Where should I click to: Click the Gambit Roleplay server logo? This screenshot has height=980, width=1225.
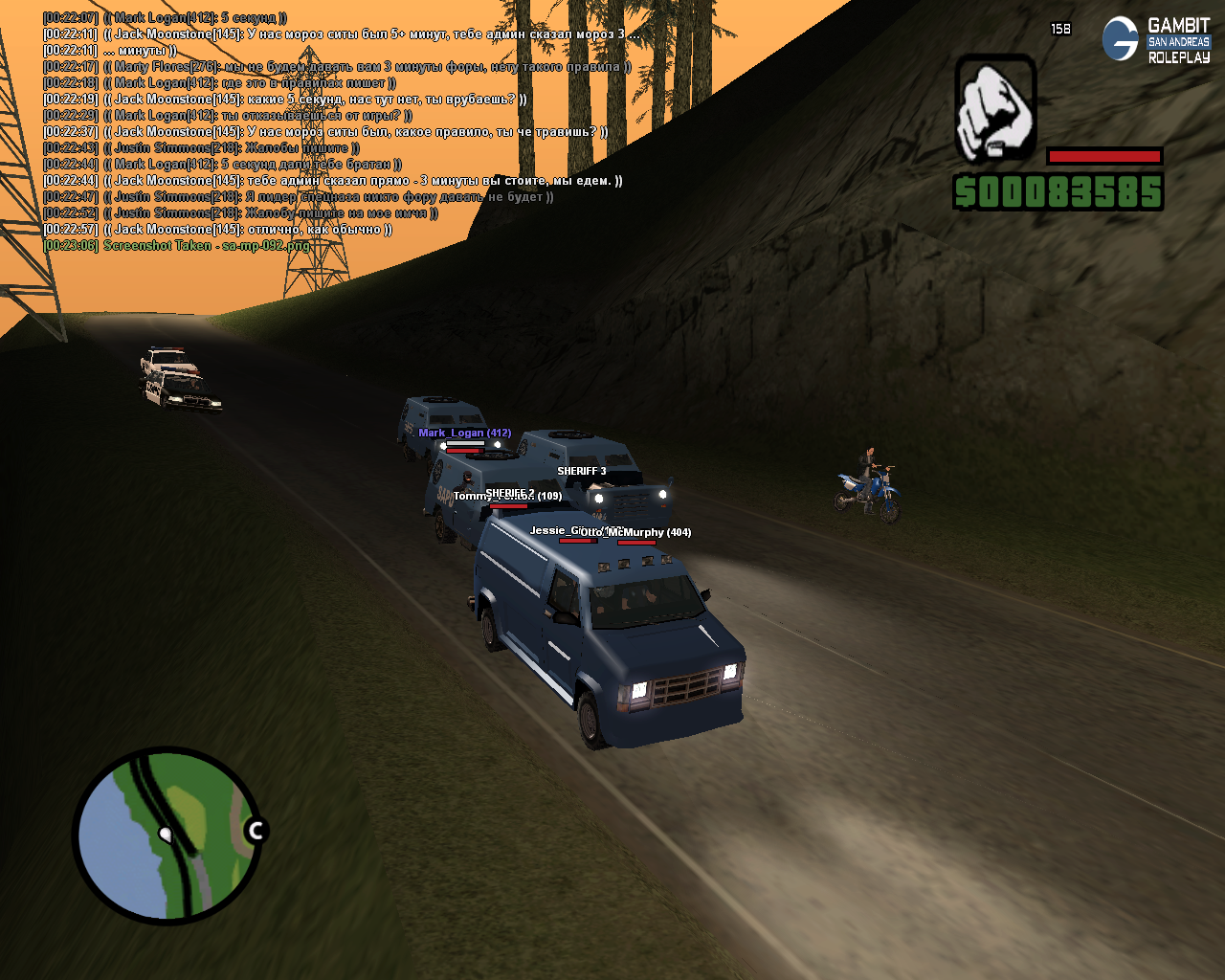pyautogui.click(x=1156, y=40)
